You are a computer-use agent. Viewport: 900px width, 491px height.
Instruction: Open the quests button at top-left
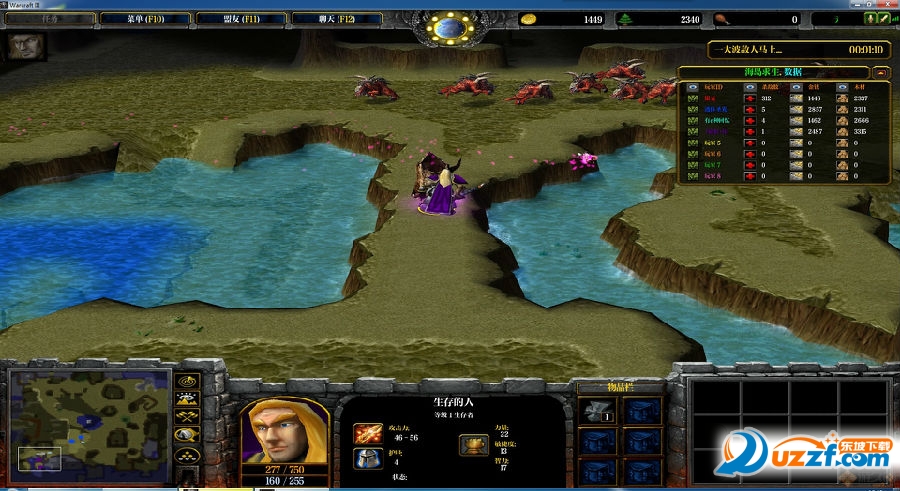click(50, 19)
